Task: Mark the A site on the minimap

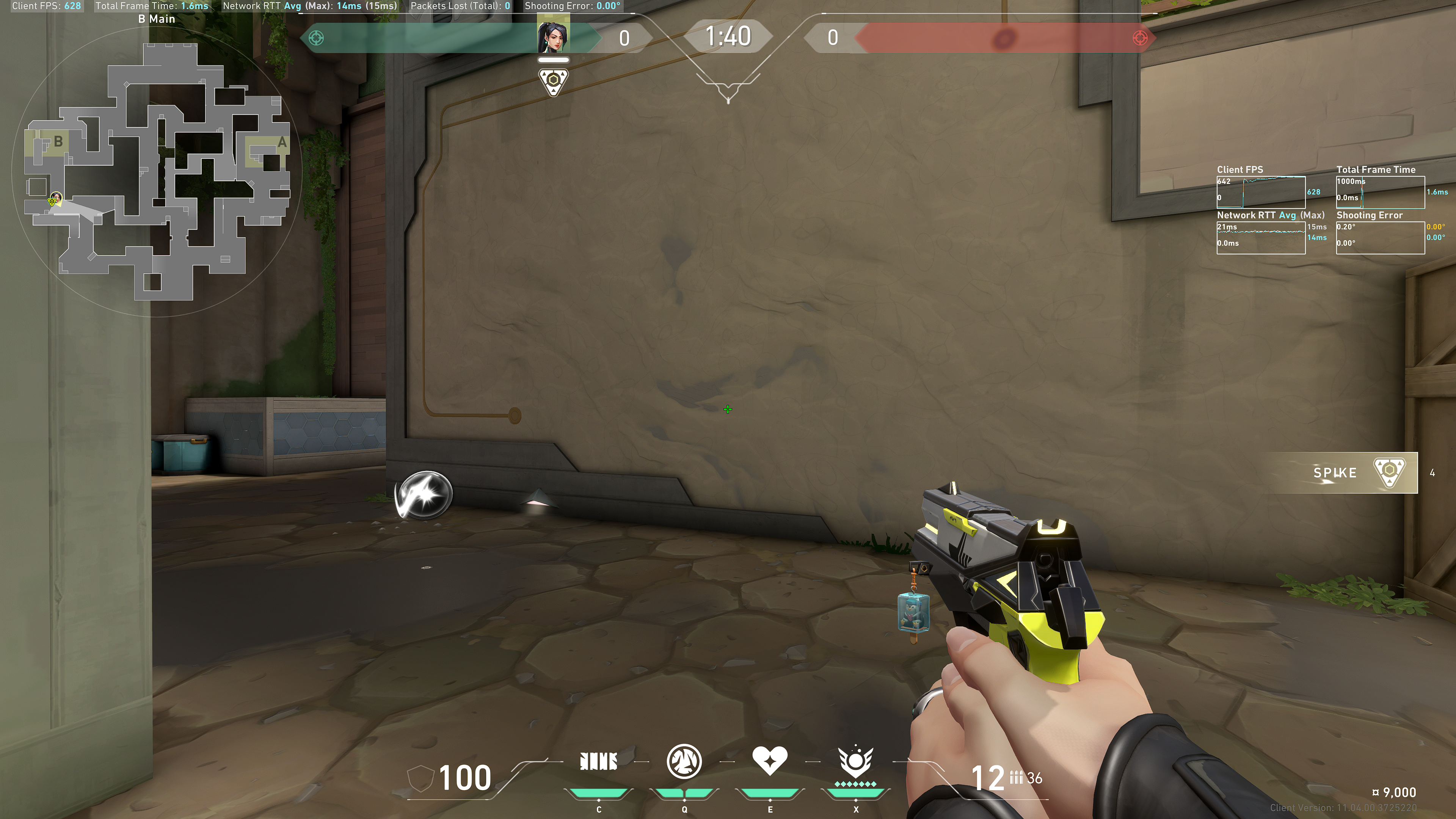Action: click(281, 143)
